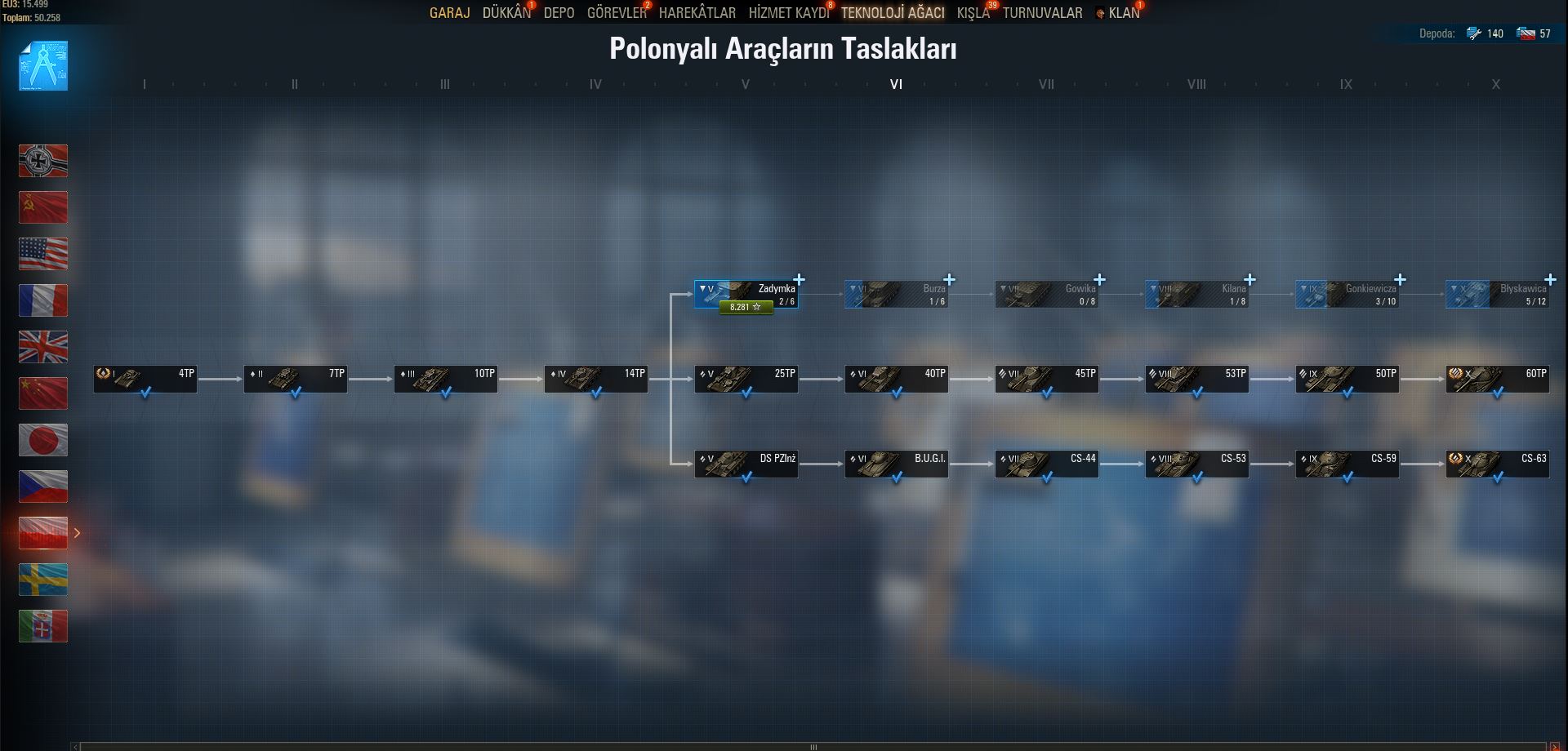Select the German nation flag

pyautogui.click(x=43, y=161)
